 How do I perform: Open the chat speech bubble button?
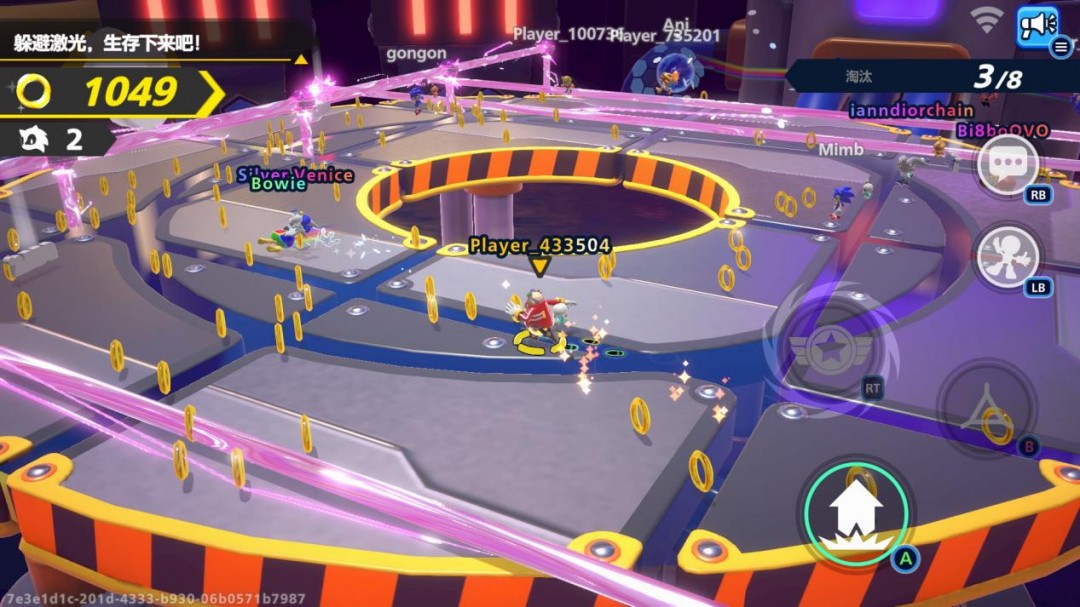click(1007, 164)
